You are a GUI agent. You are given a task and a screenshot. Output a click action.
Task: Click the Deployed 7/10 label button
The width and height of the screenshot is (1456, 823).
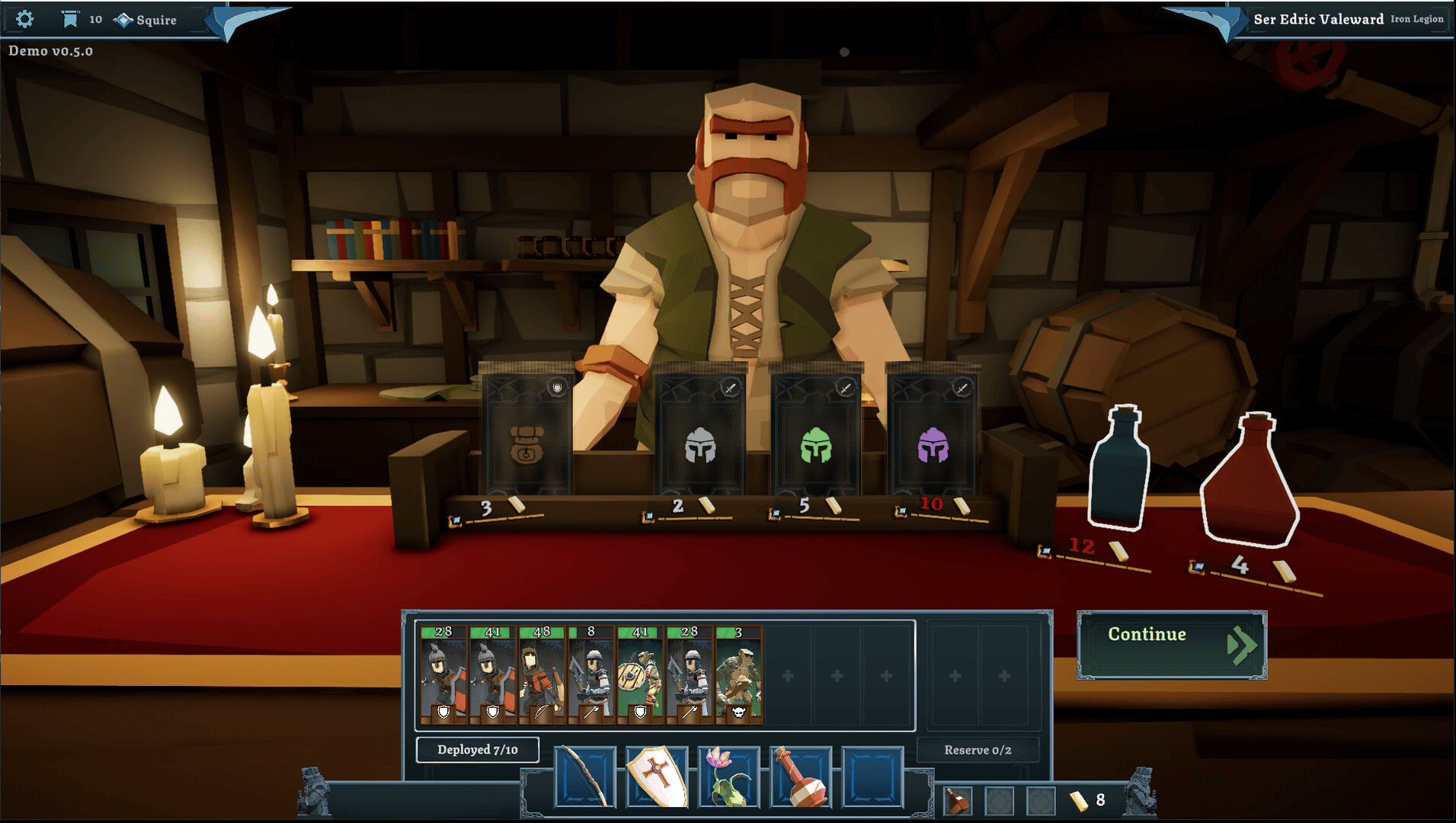[478, 750]
